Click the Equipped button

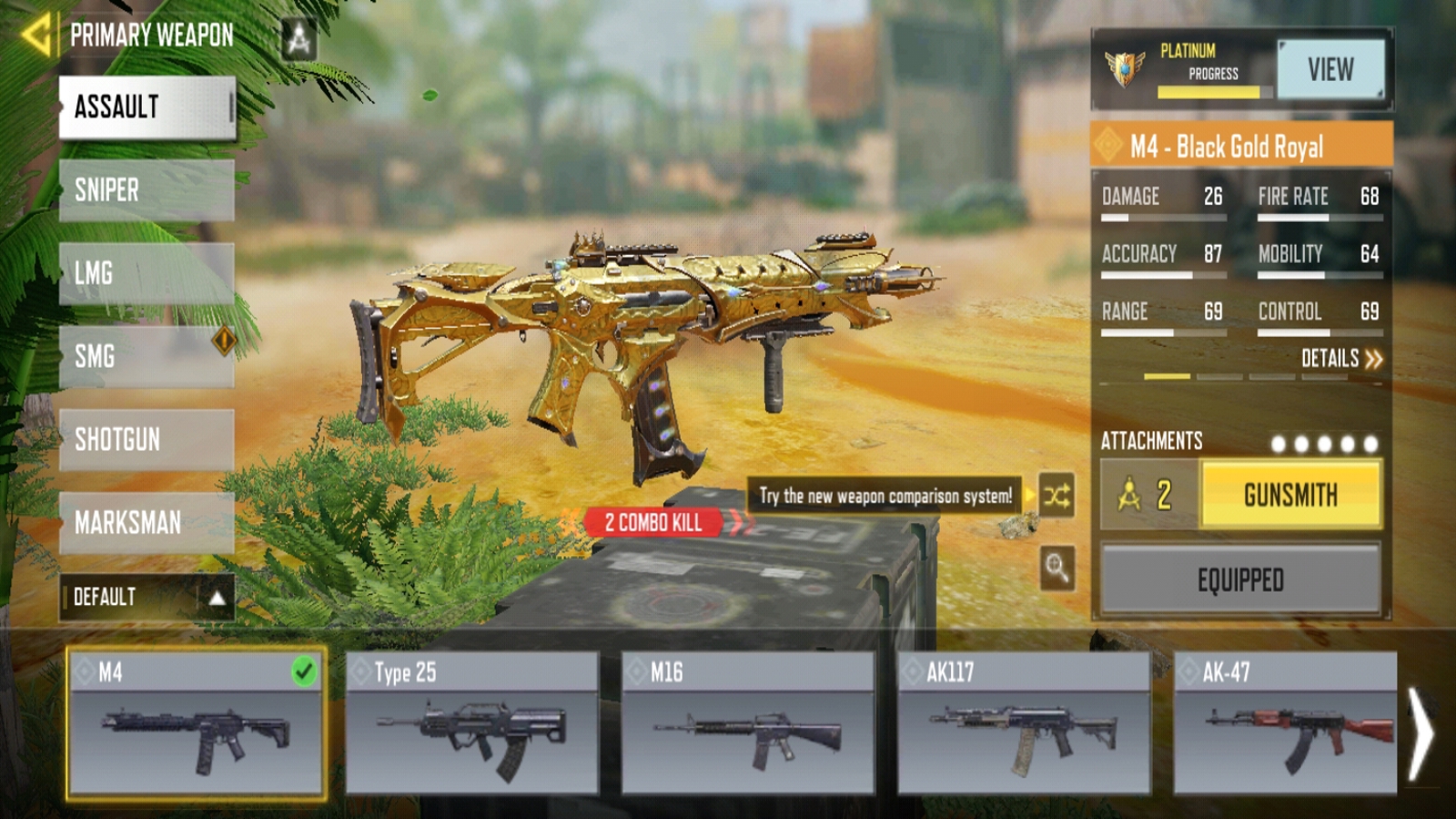tap(1240, 580)
